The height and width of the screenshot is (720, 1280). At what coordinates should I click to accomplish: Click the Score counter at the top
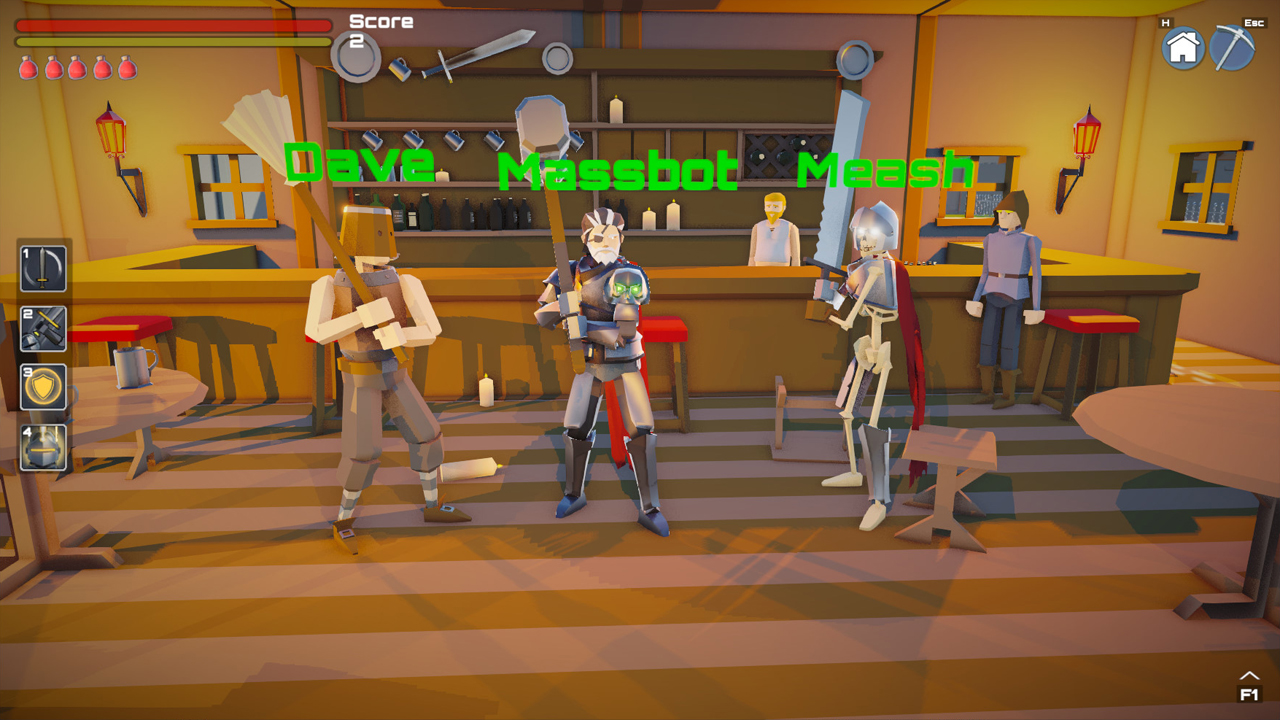pyautogui.click(x=378, y=27)
